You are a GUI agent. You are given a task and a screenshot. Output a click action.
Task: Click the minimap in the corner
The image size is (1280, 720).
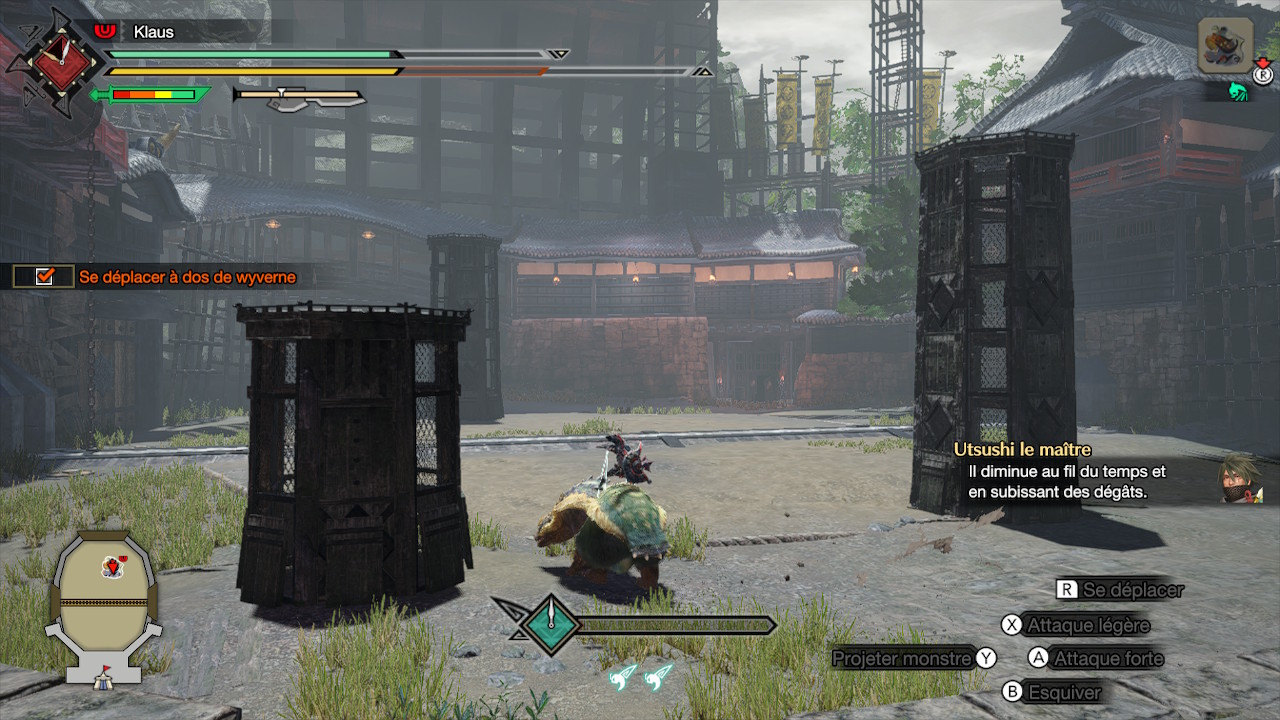(105, 607)
